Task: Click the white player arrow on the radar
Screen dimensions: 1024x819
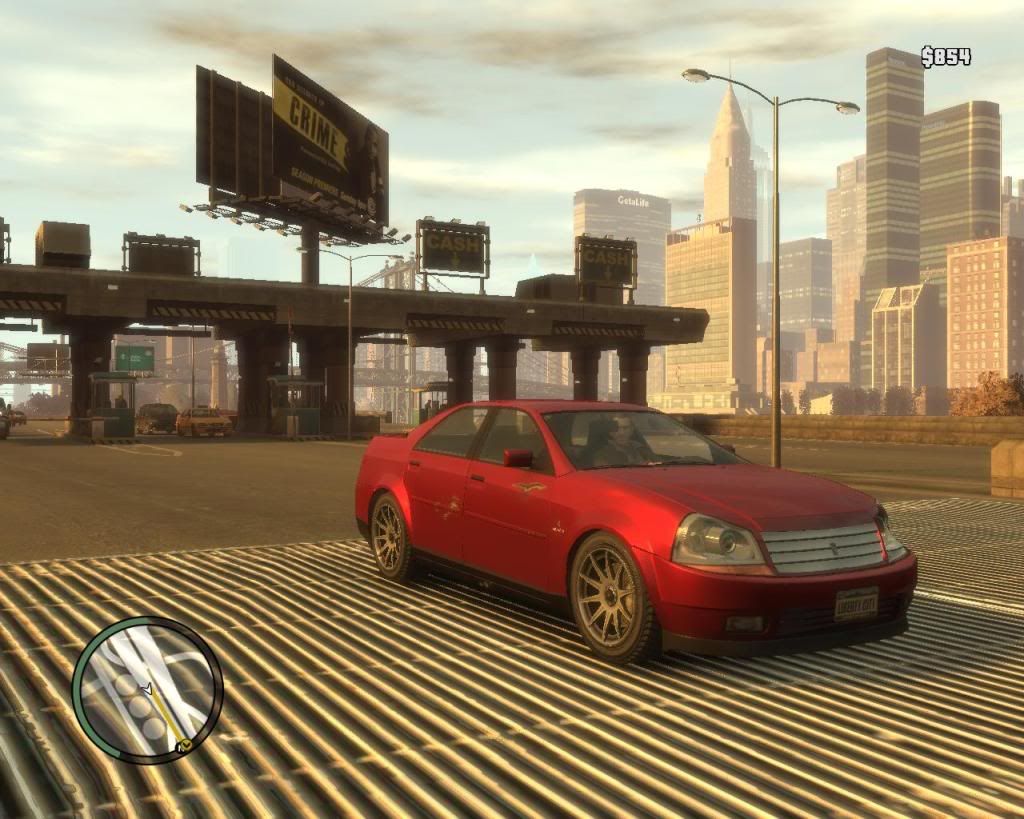Action: [148, 689]
